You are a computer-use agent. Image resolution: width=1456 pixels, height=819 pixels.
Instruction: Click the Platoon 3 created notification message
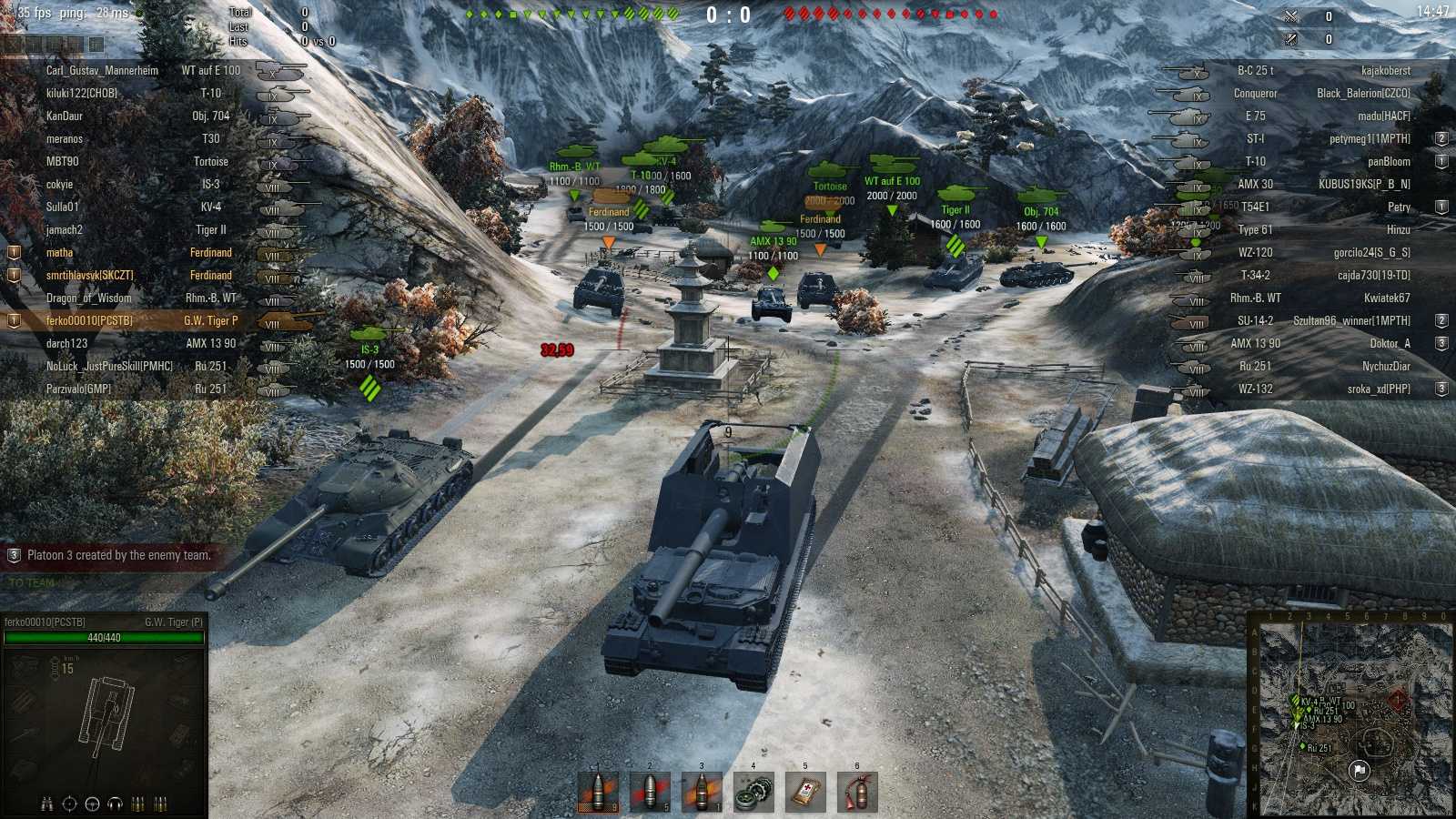(109, 553)
